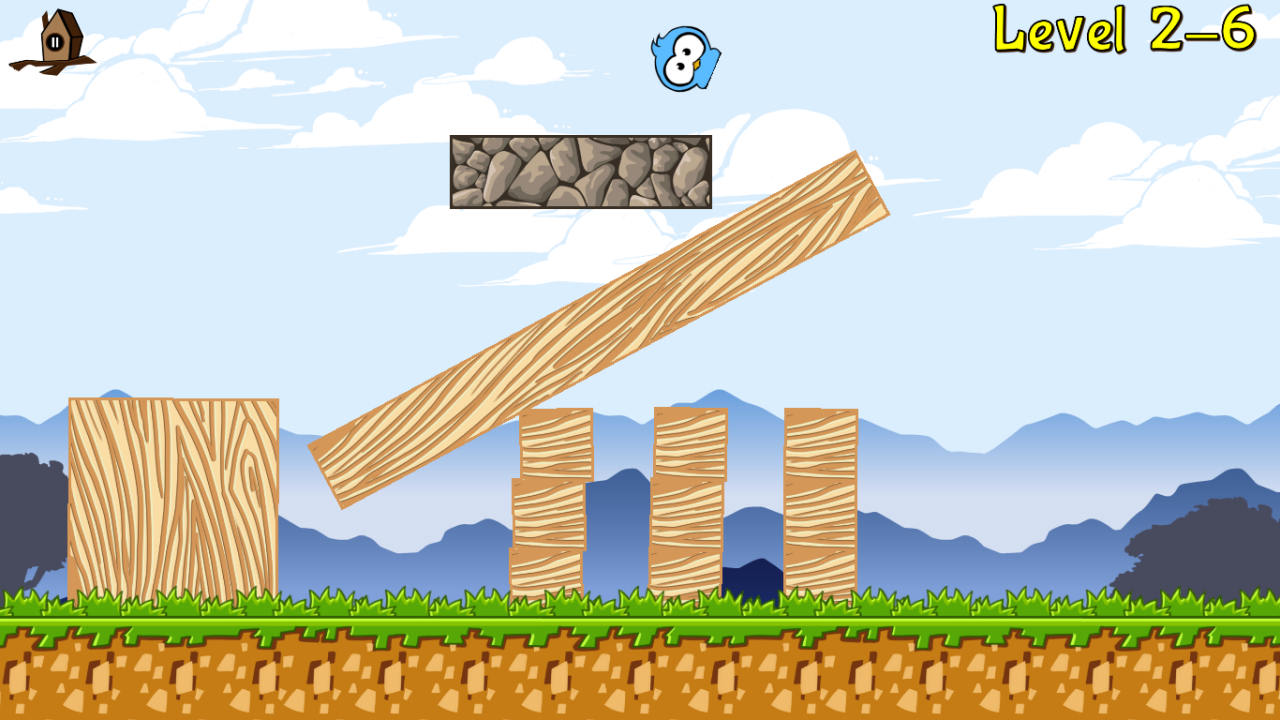Tap the leftmost stacked wooden pillar
Image resolution: width=1280 pixels, height=720 pixels.
pyautogui.click(x=550, y=500)
